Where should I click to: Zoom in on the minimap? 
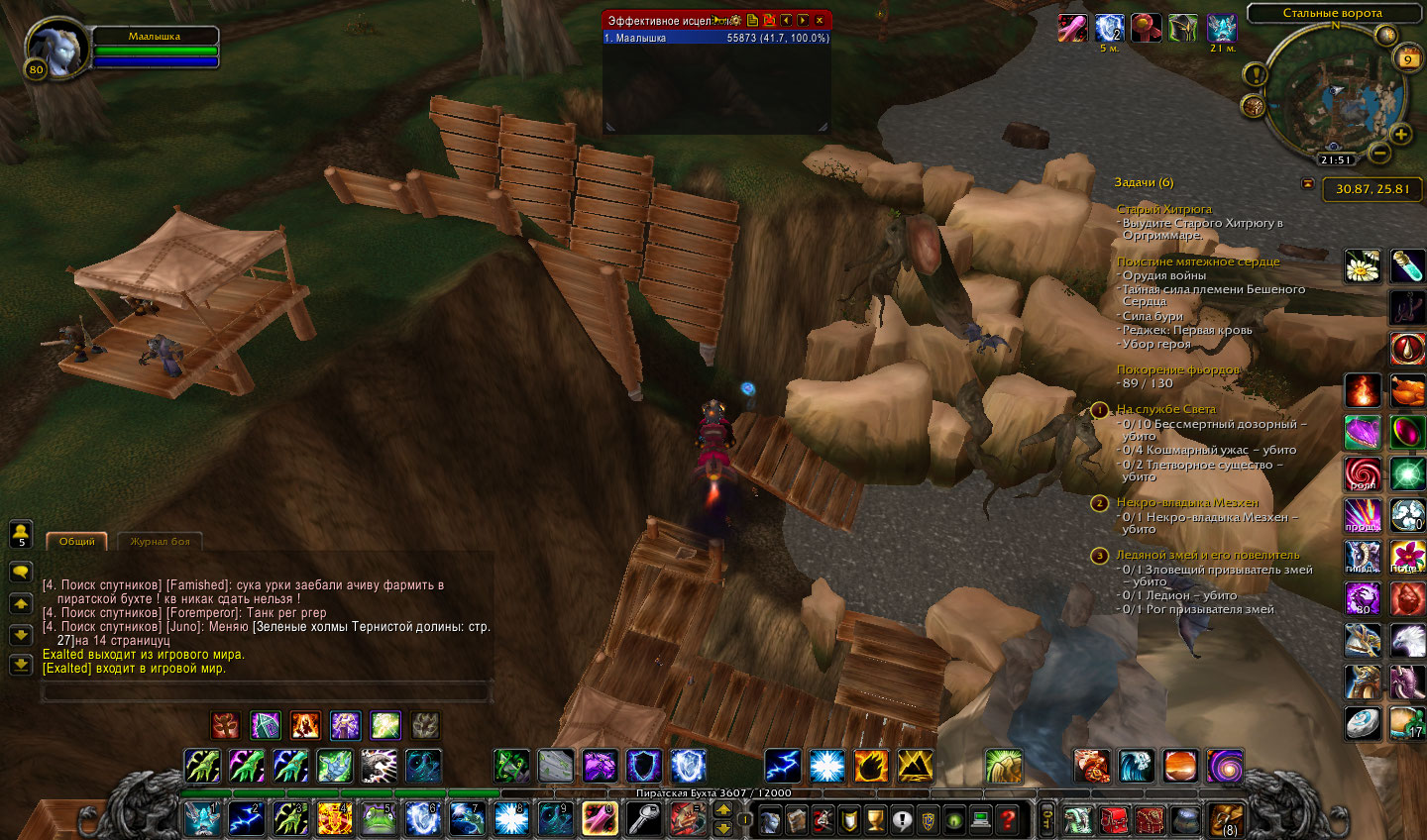[x=1401, y=135]
